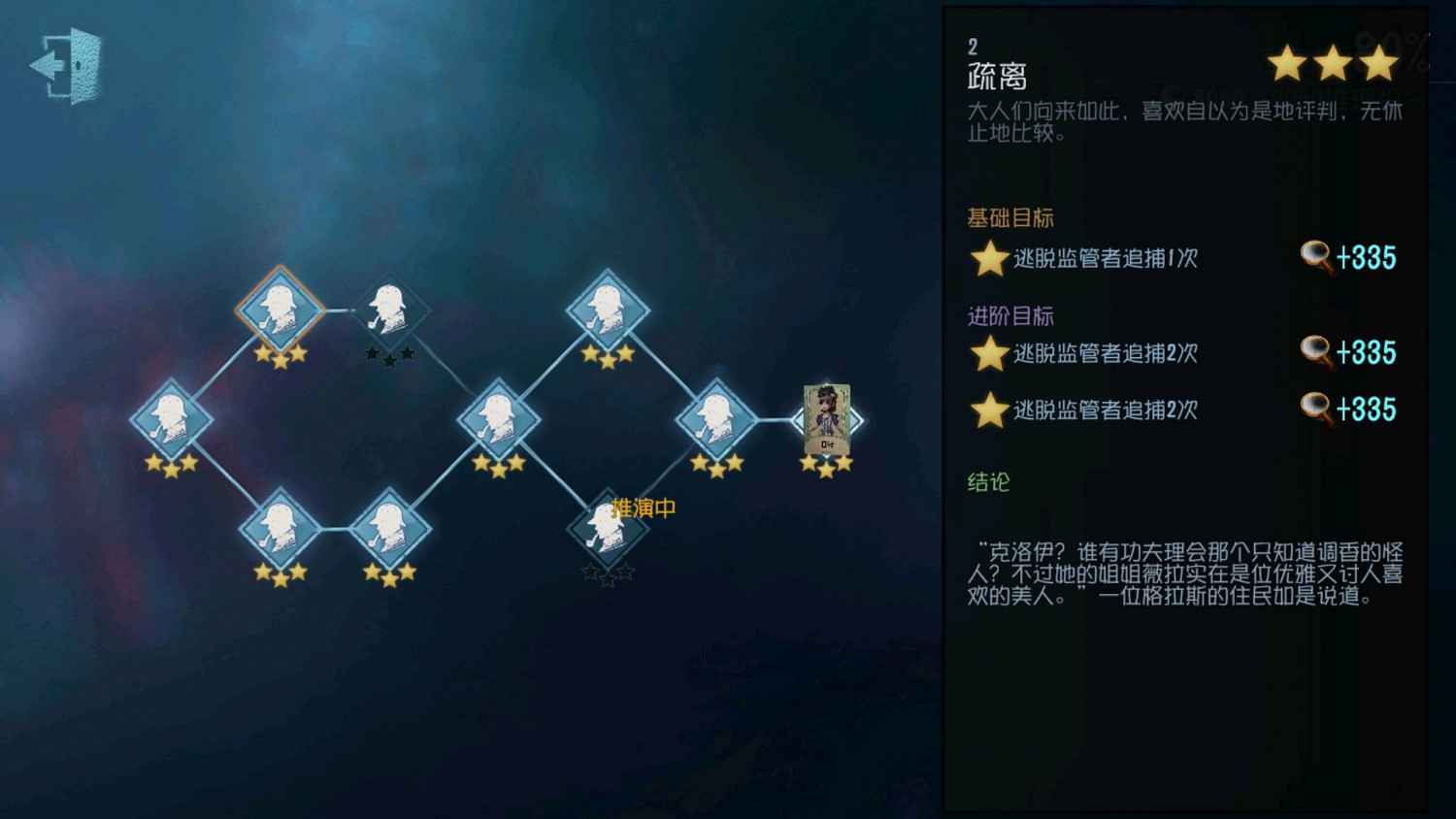Select the bottom-left three-star detective node
1456x819 pixels.
click(281, 529)
